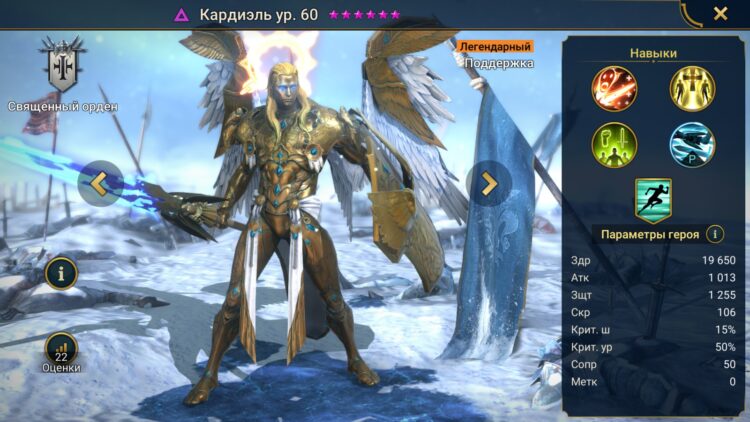Select the running figure aura icon
Image resolution: width=750 pixels, height=422 pixels.
653,198
